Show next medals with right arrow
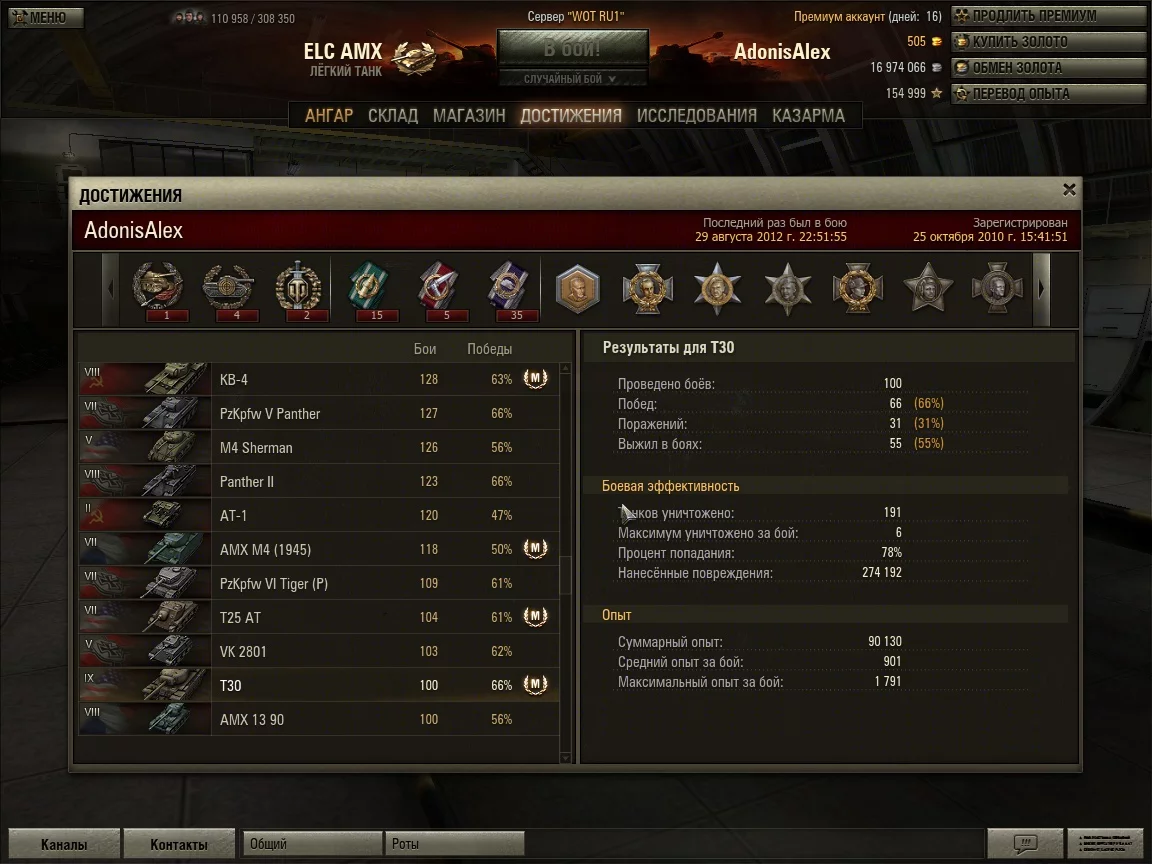The image size is (1152, 864). [x=1041, y=289]
